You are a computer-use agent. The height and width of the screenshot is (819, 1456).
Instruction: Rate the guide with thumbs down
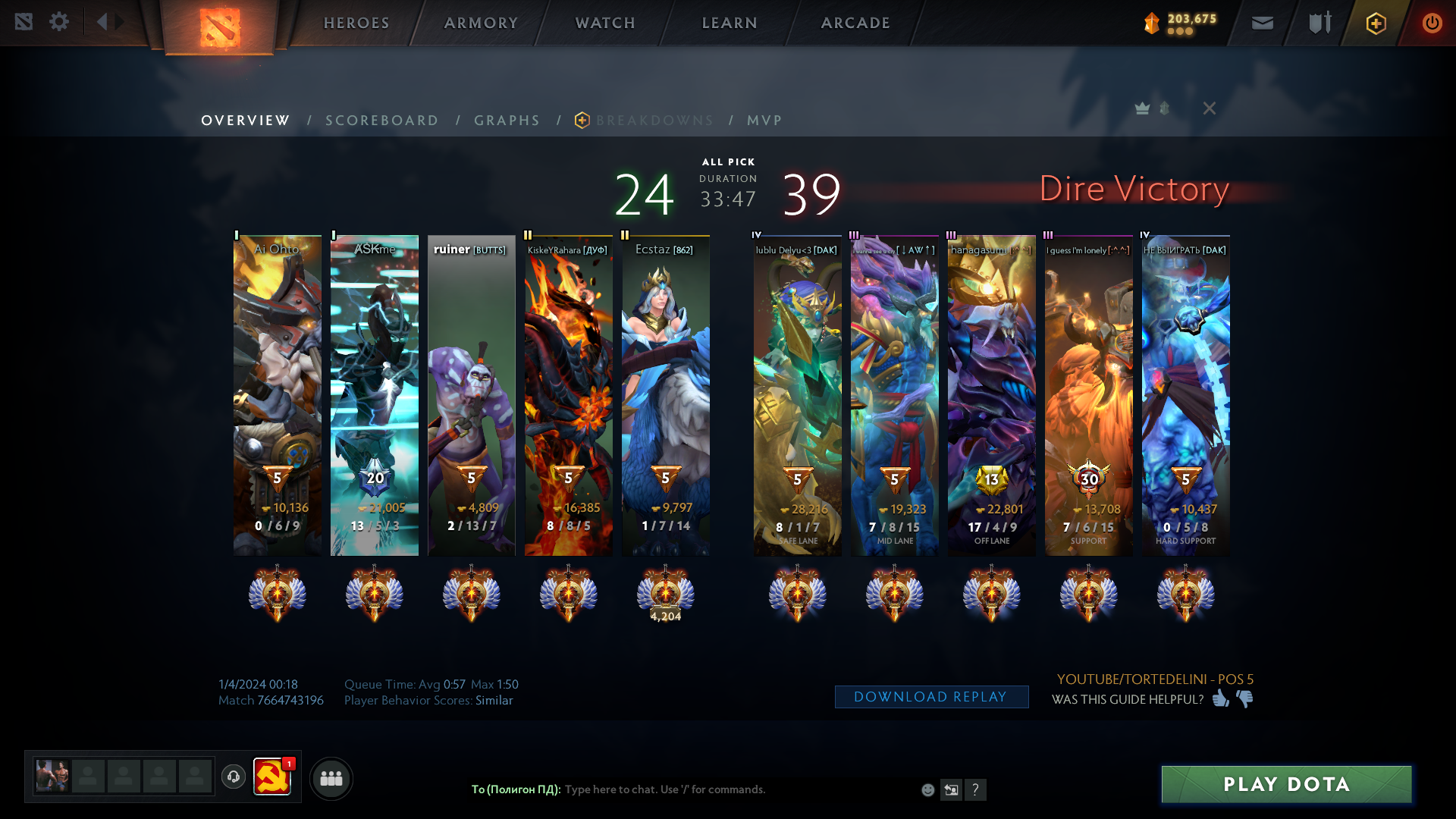(x=1244, y=698)
